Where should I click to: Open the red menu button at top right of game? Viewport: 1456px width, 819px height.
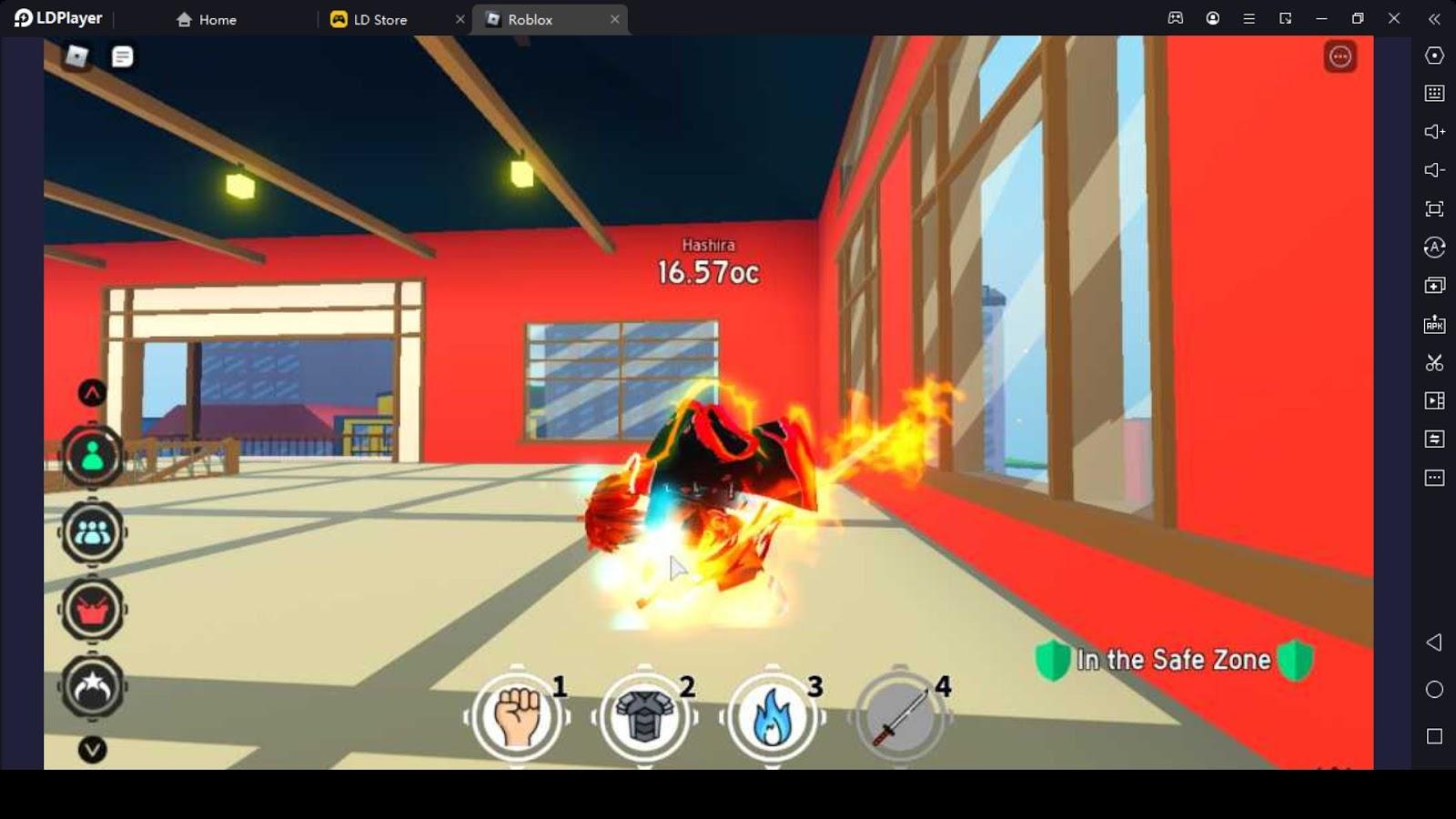point(1338,56)
